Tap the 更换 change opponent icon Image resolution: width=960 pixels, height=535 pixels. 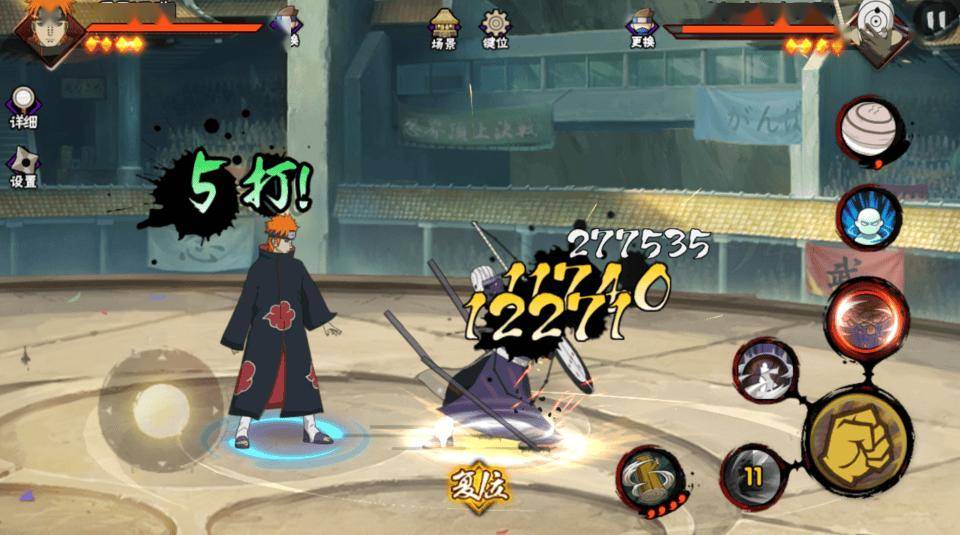click(641, 30)
